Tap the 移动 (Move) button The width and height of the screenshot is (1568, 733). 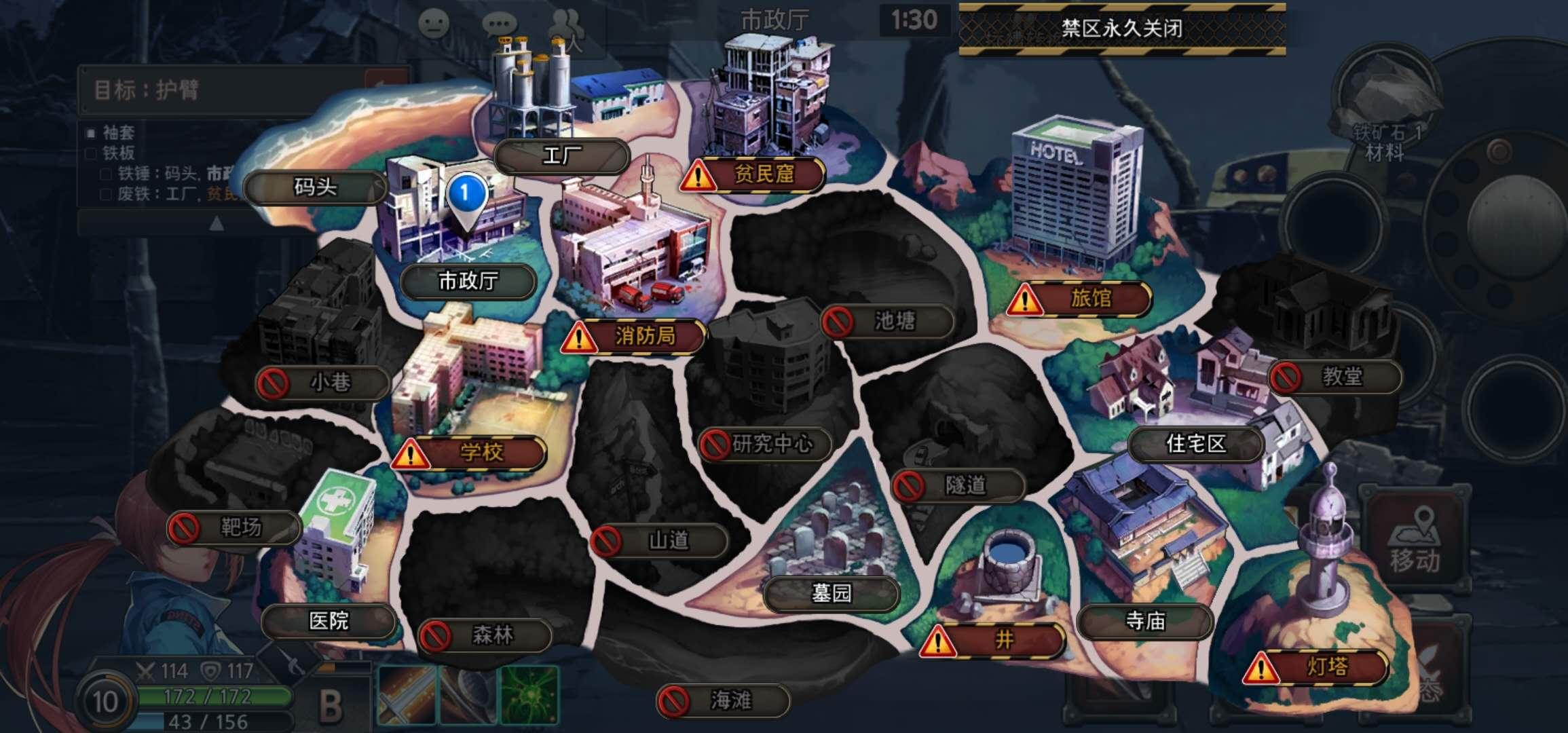pyautogui.click(x=1414, y=540)
